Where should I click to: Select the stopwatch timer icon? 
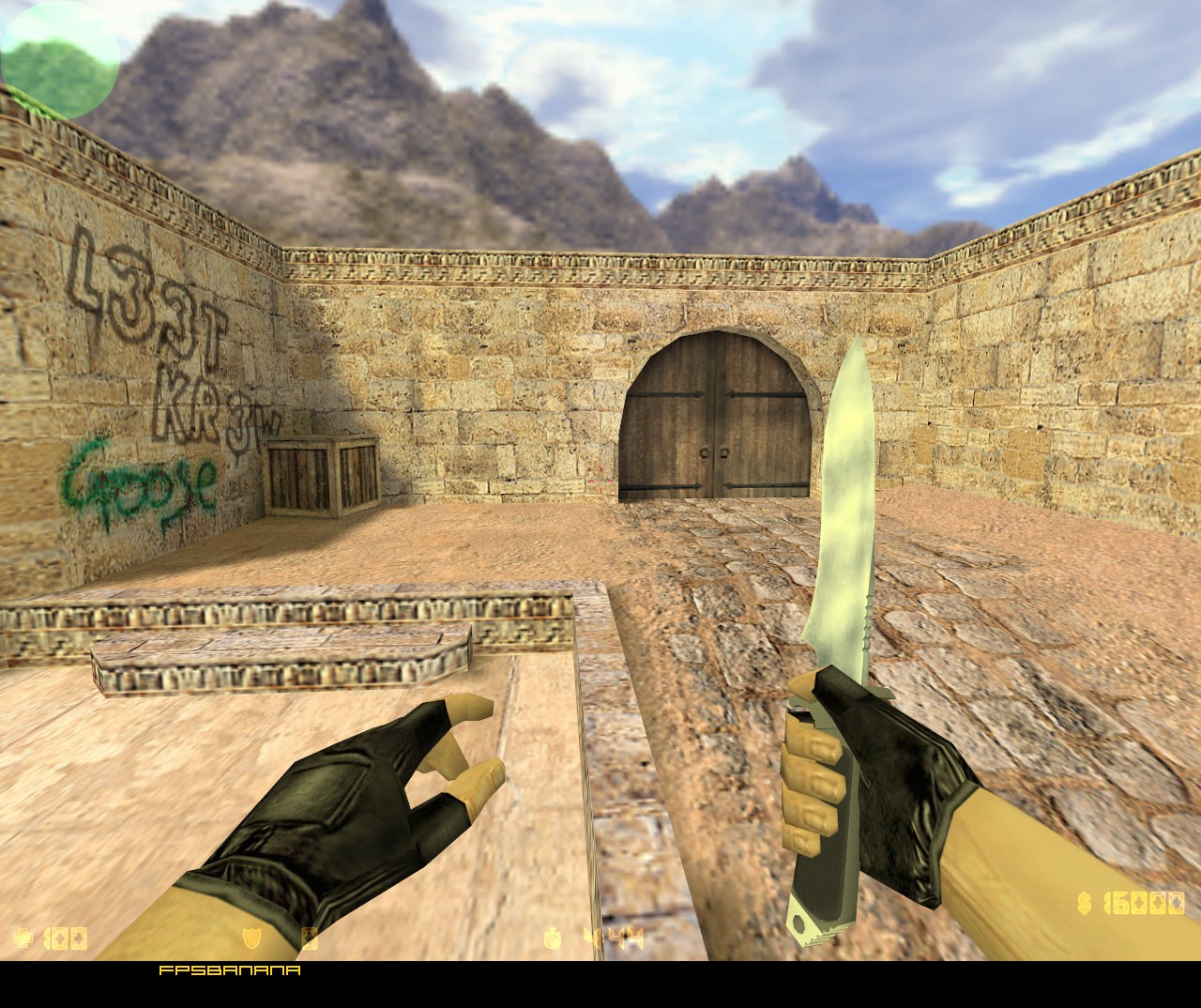tap(552, 936)
